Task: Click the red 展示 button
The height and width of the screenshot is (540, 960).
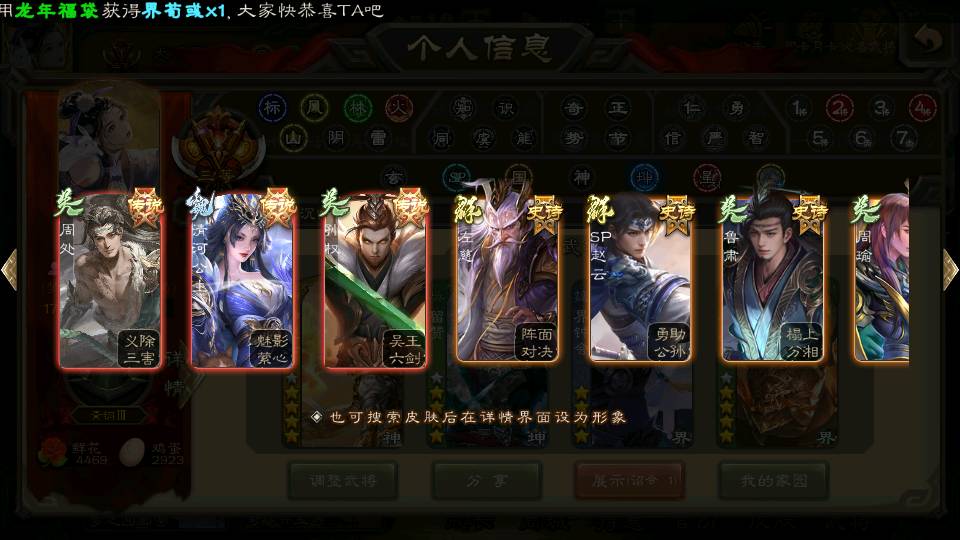Action: click(x=629, y=480)
